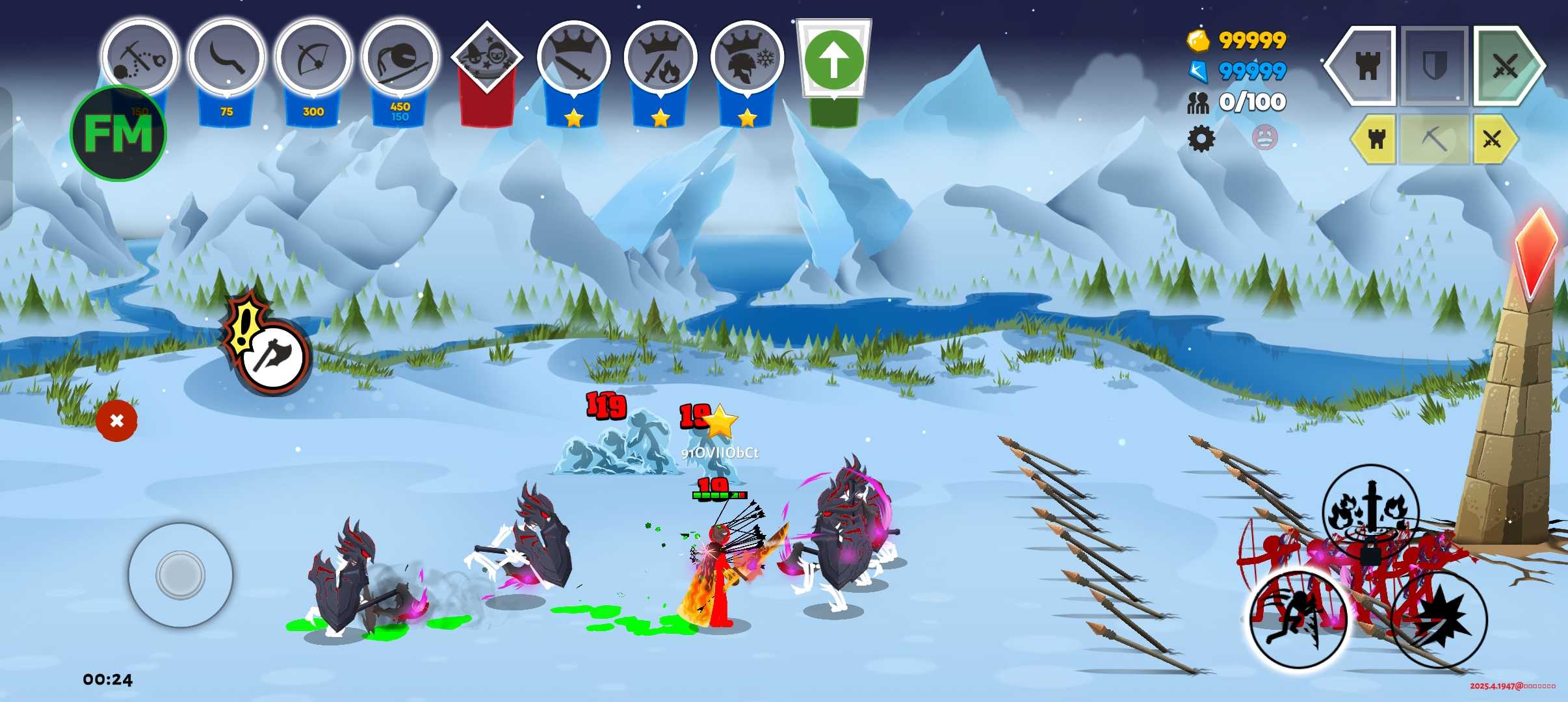Order miners to mine with yellow pickaxe
This screenshot has height=702, width=1568.
(1434, 138)
